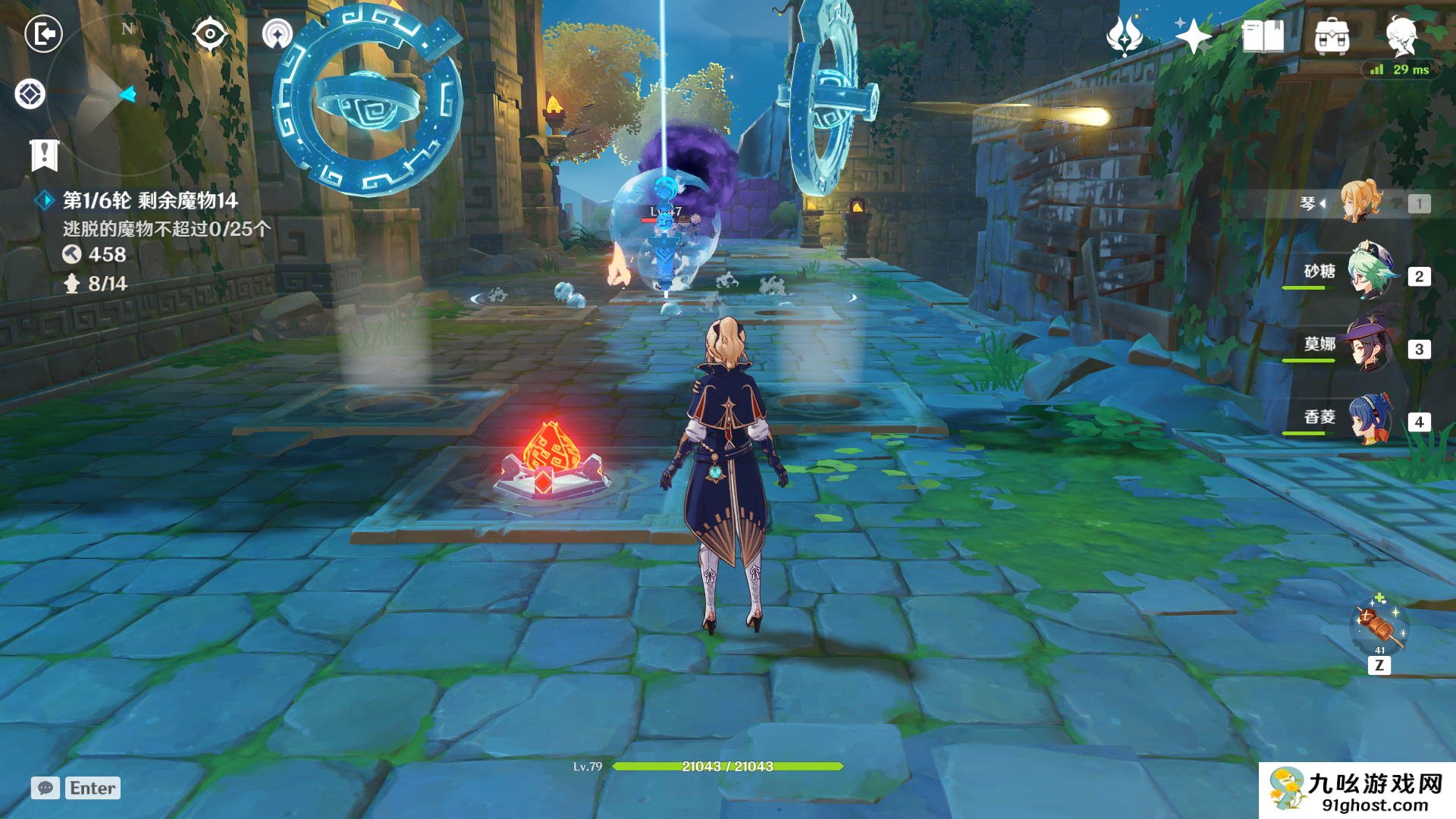Select party member 琴

pos(1362,202)
